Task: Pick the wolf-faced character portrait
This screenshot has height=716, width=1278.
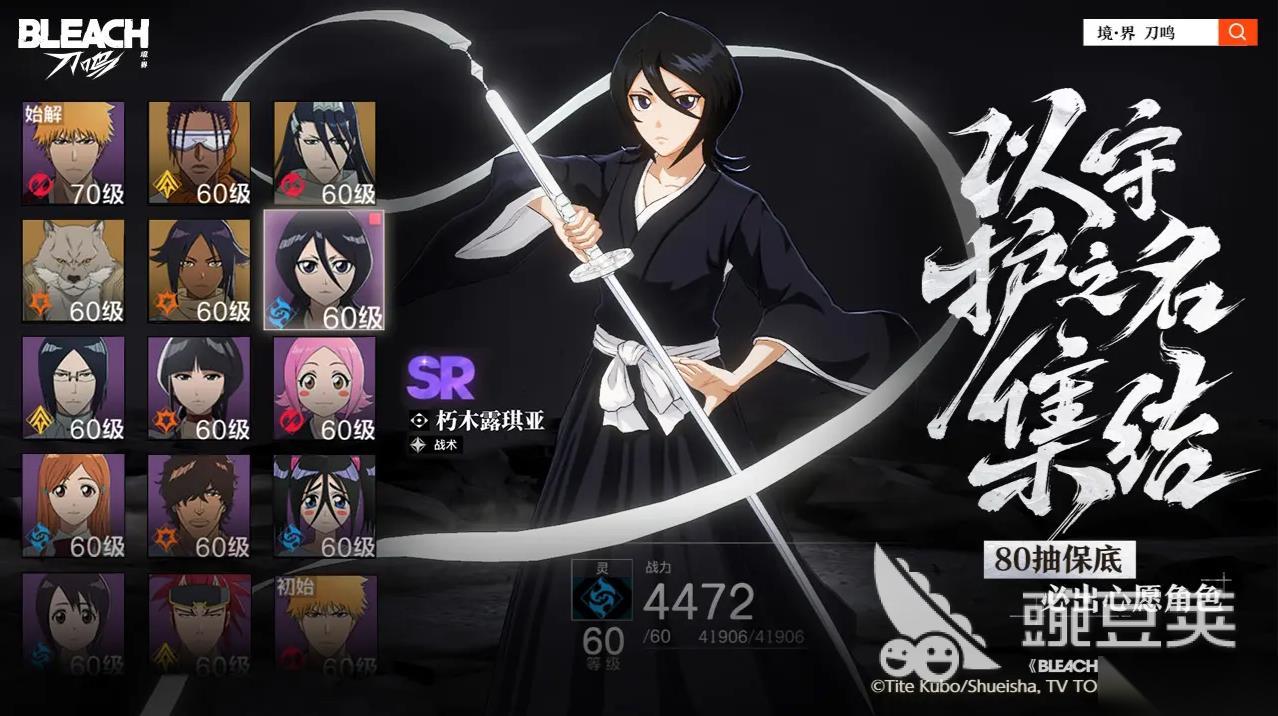Action: tap(74, 271)
